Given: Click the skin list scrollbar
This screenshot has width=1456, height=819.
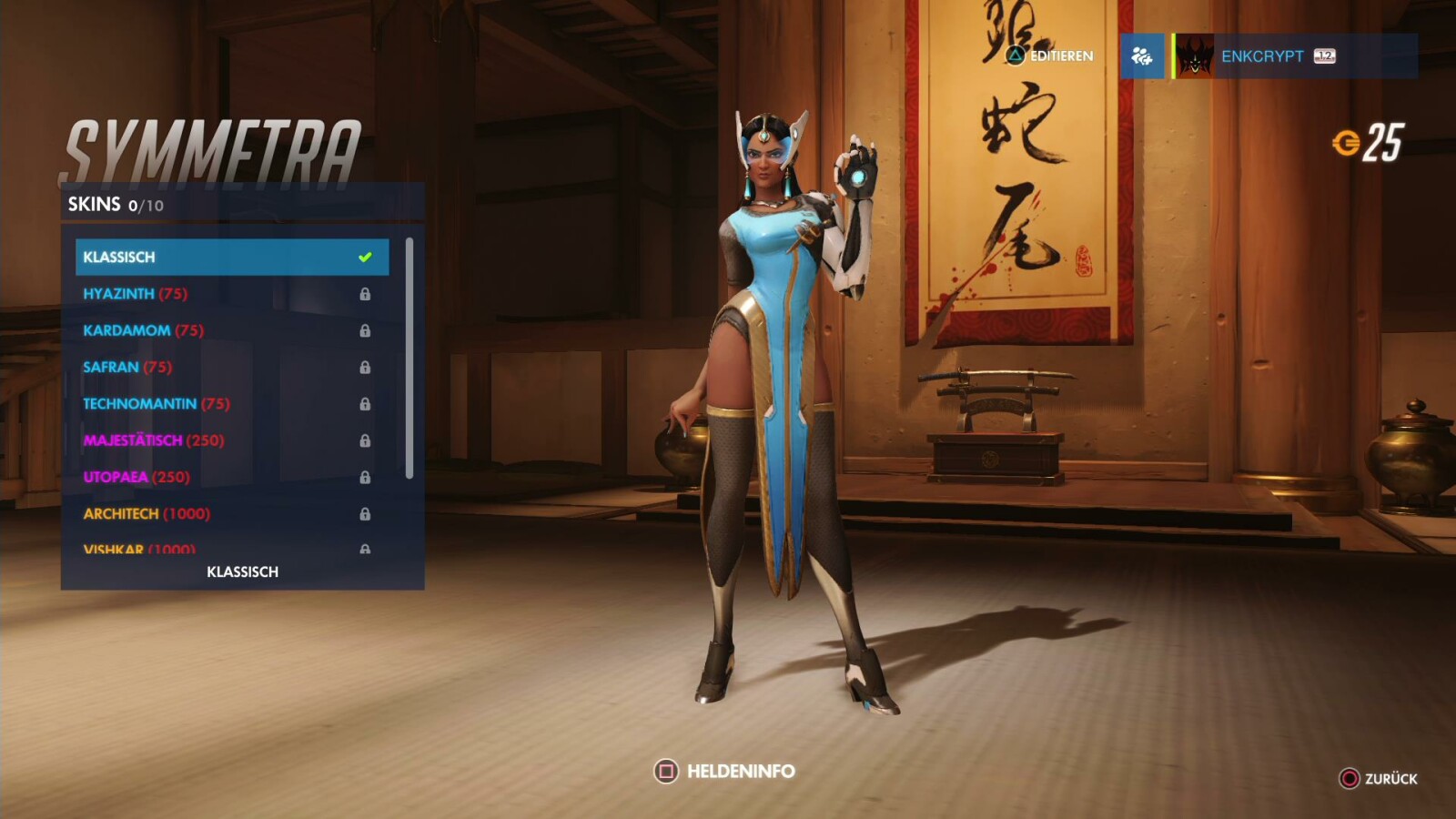Looking at the screenshot, I should 409,358.
